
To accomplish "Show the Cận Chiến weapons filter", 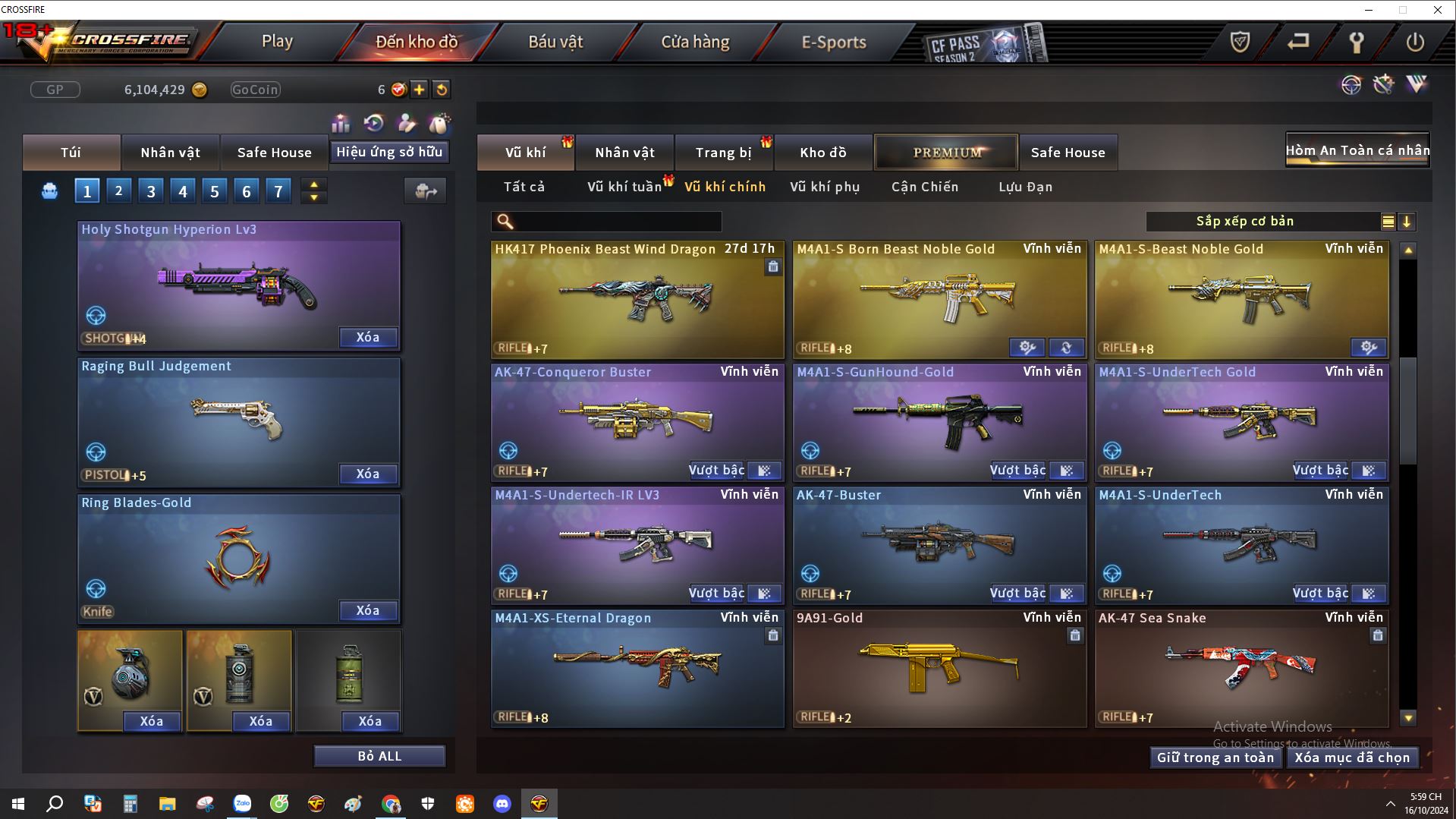I will (x=925, y=187).
